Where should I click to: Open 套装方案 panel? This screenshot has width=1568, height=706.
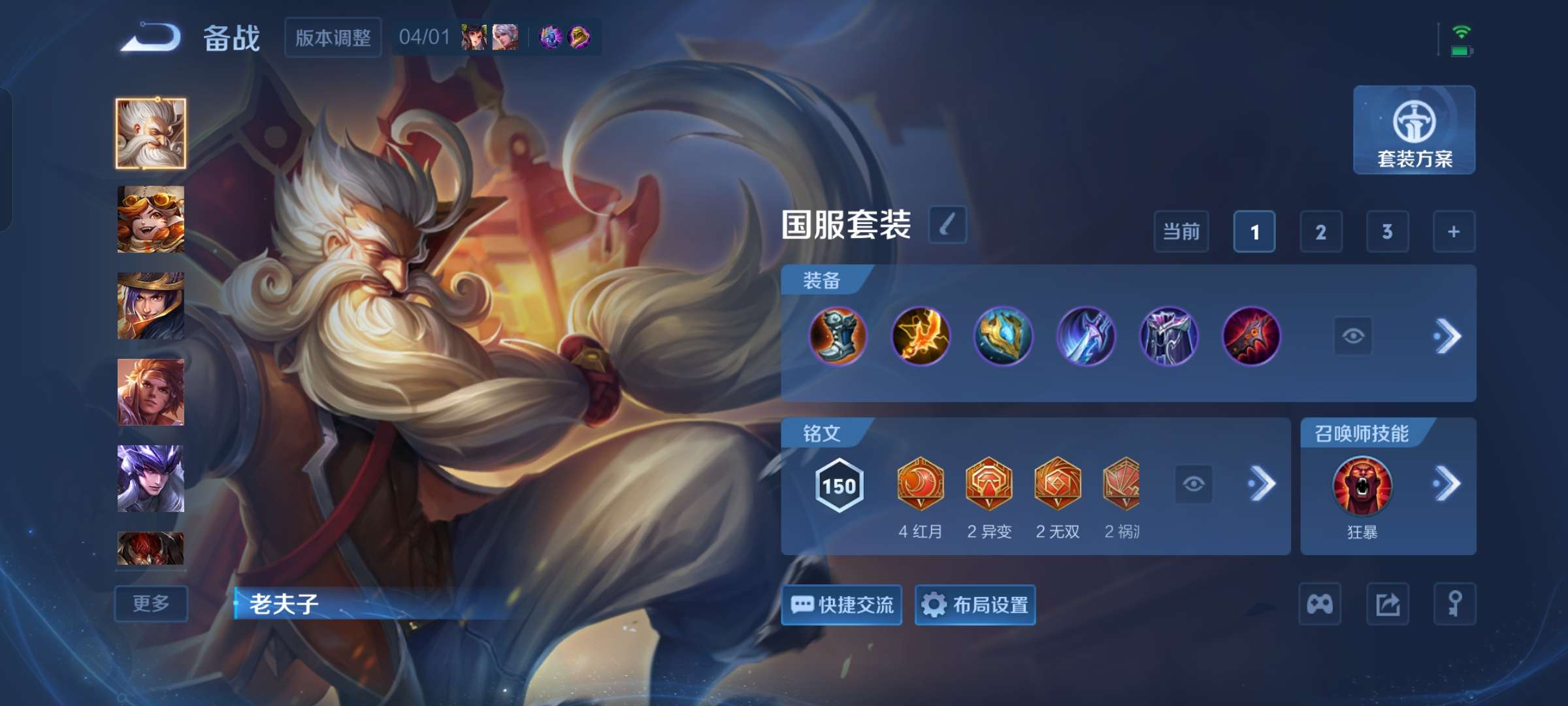pos(1413,131)
